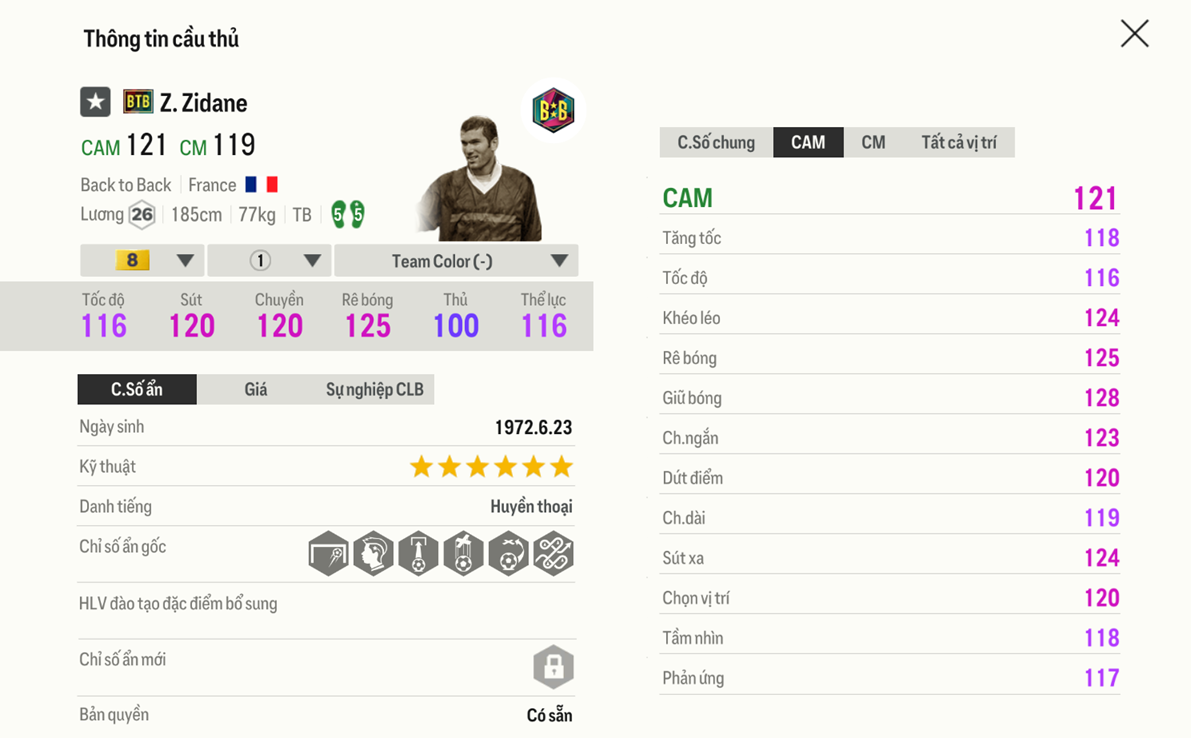Switch to the C.Số ẩn tab
Screen dimensions: 1191x738
click(137, 389)
